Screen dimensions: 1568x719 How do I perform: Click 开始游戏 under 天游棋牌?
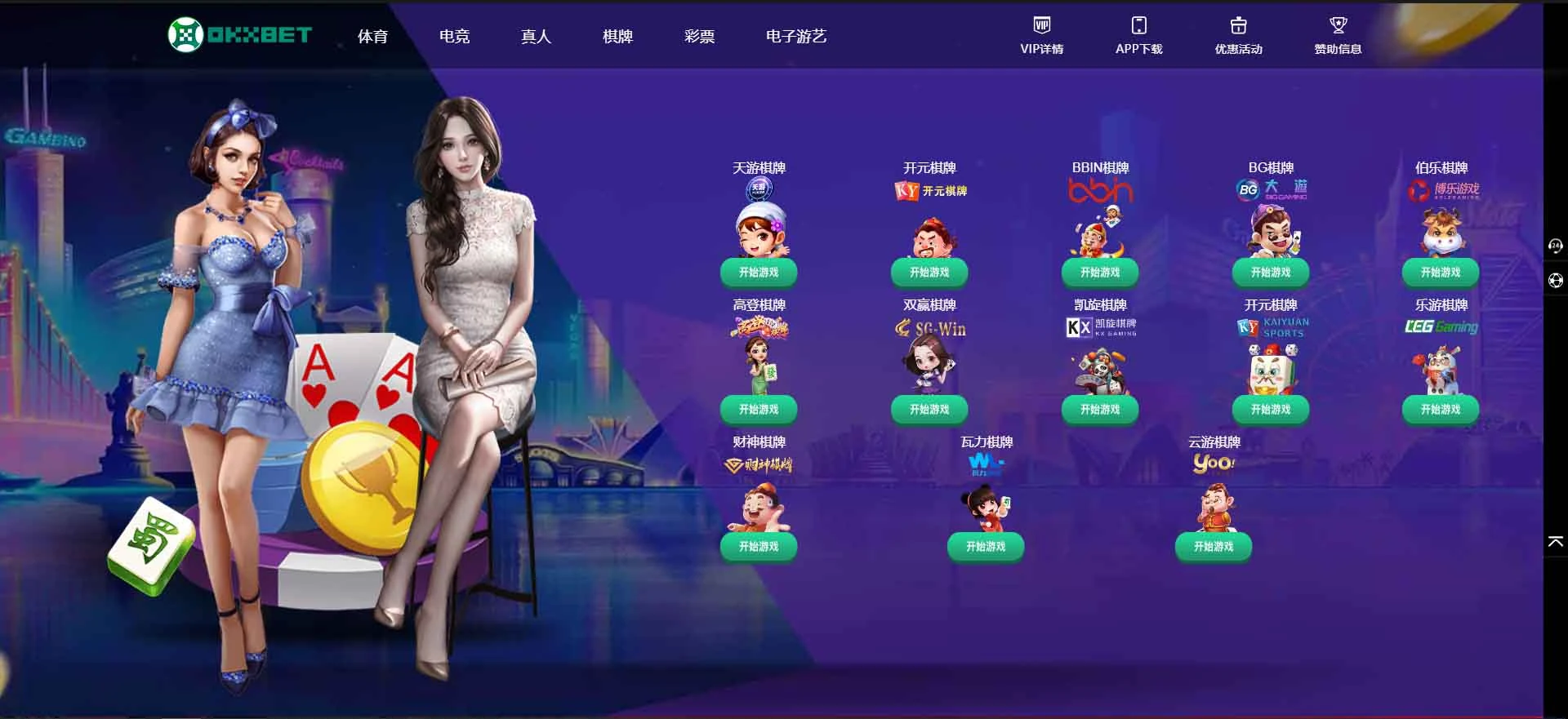click(758, 273)
